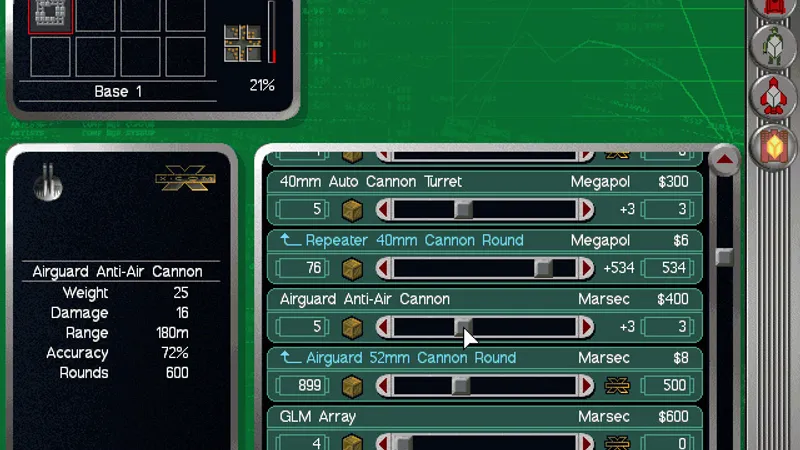
Task: Click the Airguard 52mm Cannon Round slider handle
Action: click(x=461, y=386)
